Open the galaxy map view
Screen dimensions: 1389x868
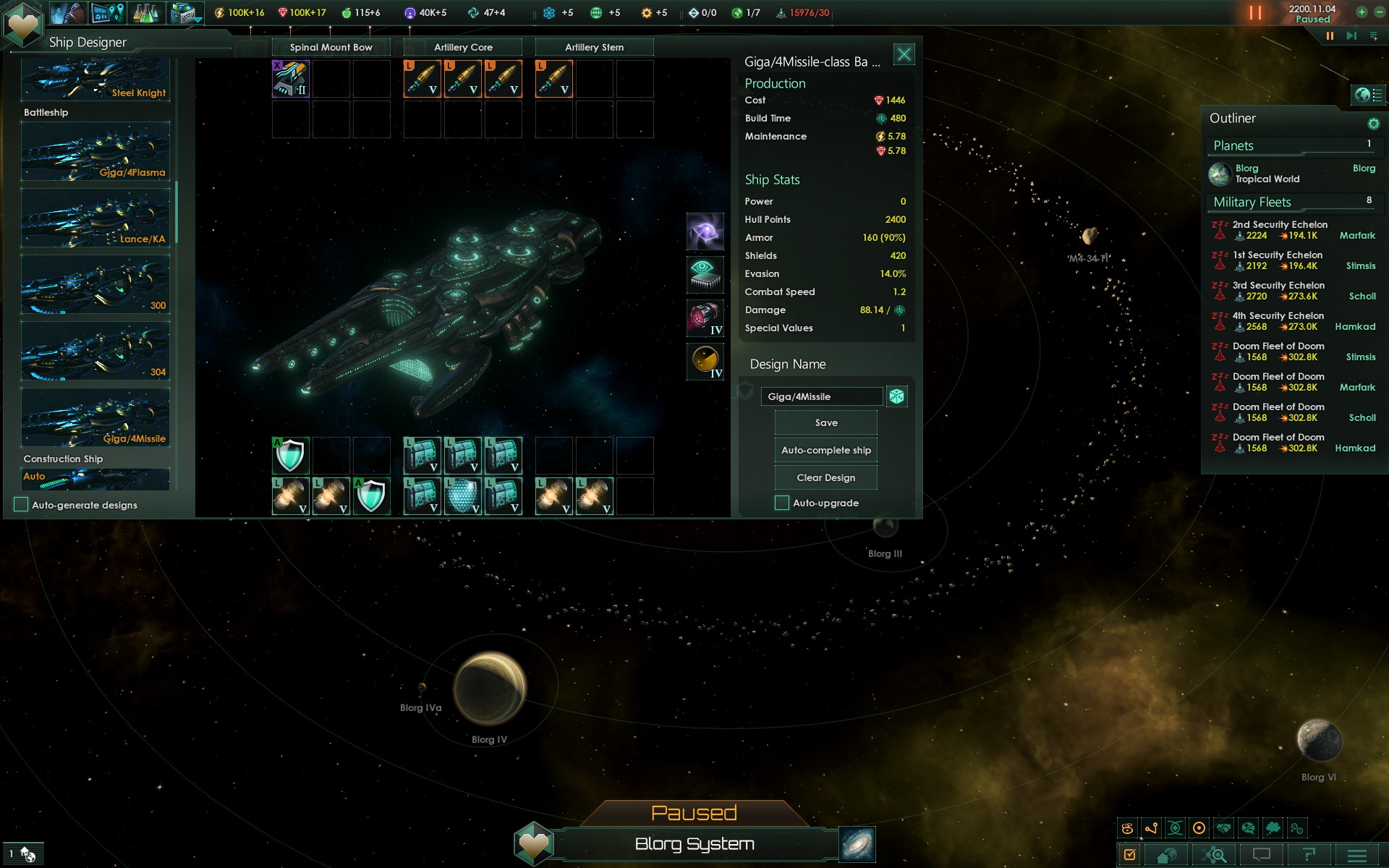[857, 844]
